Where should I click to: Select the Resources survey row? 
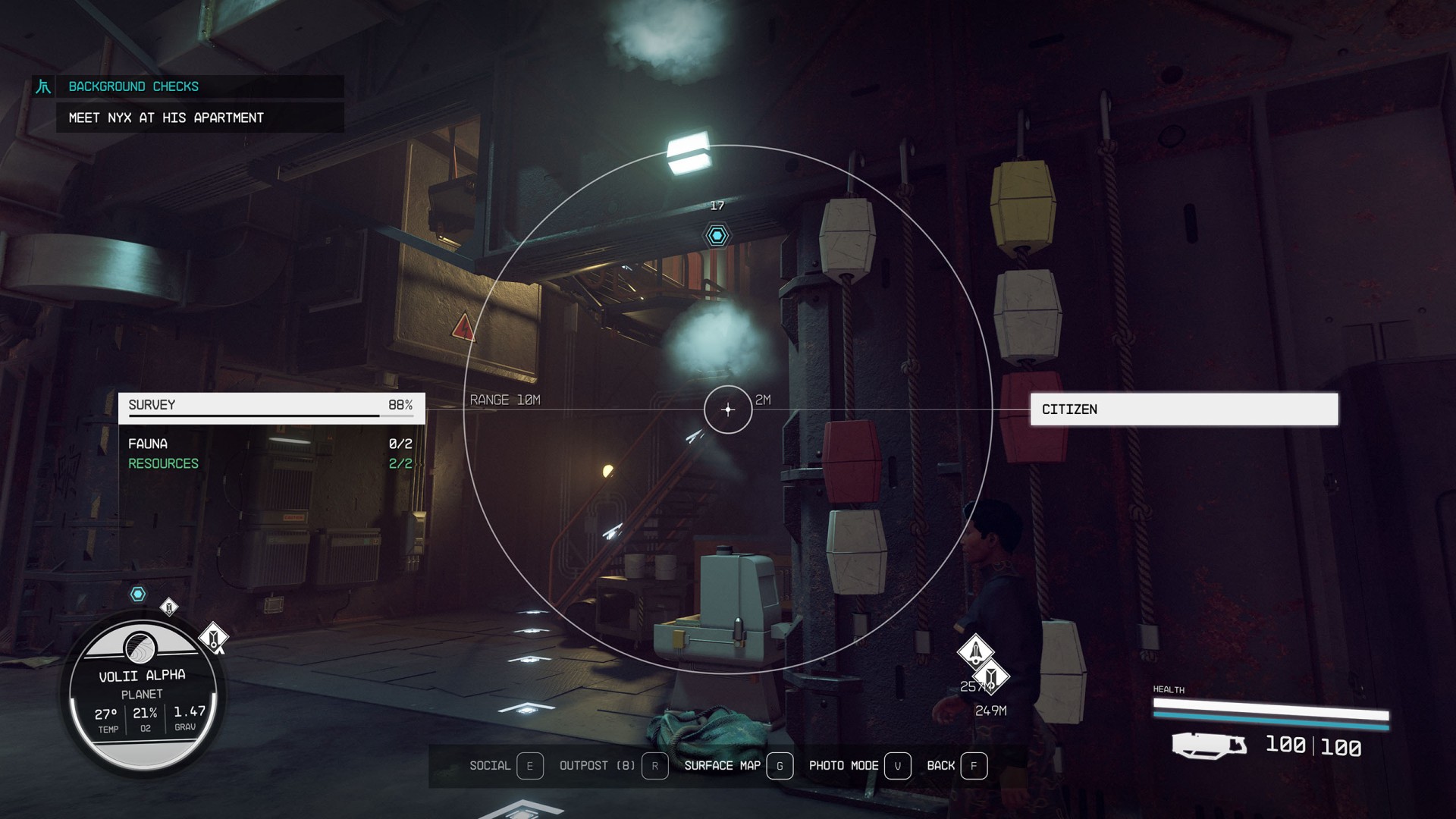click(x=270, y=463)
